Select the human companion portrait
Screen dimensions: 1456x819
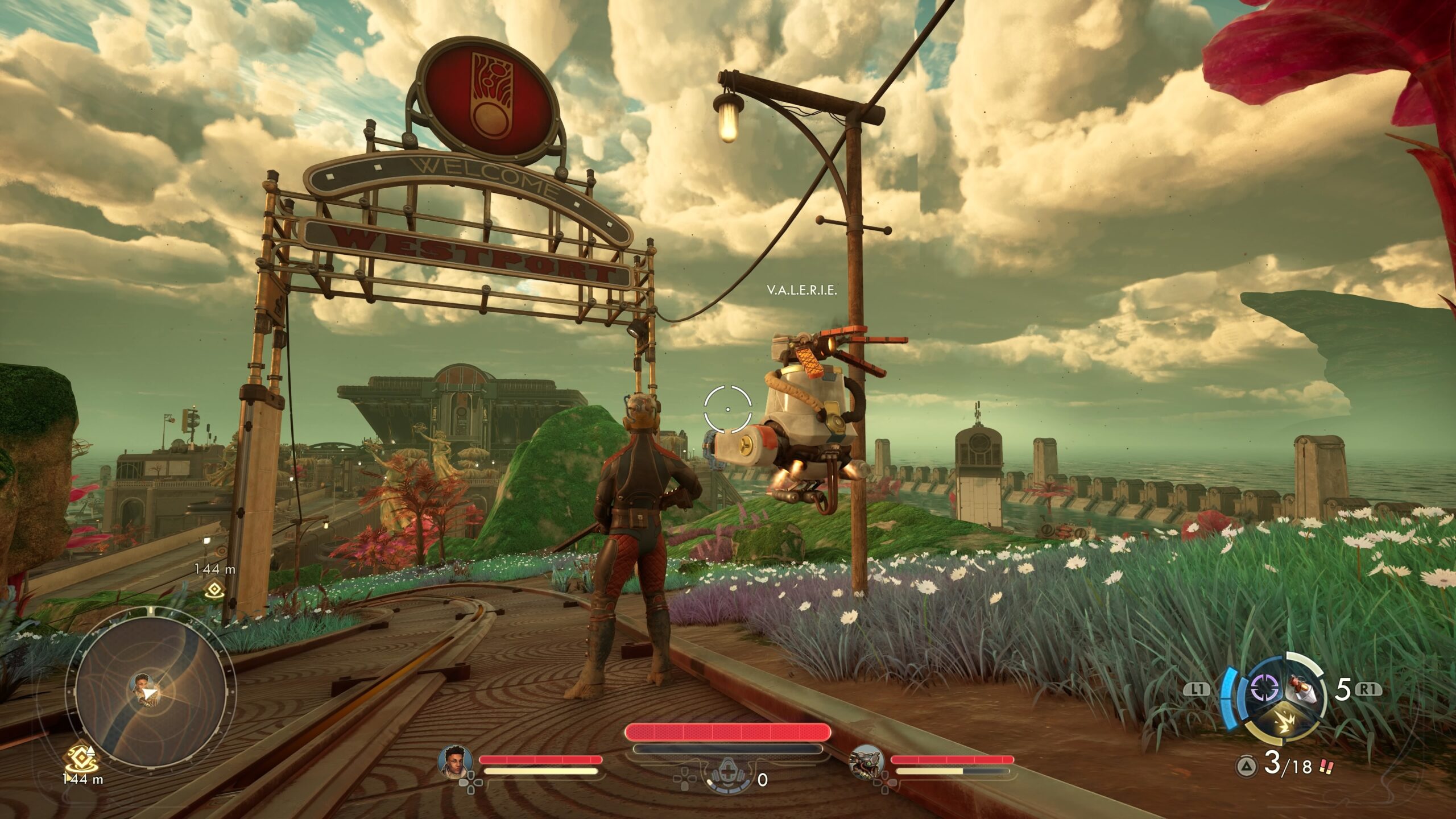tap(456, 761)
